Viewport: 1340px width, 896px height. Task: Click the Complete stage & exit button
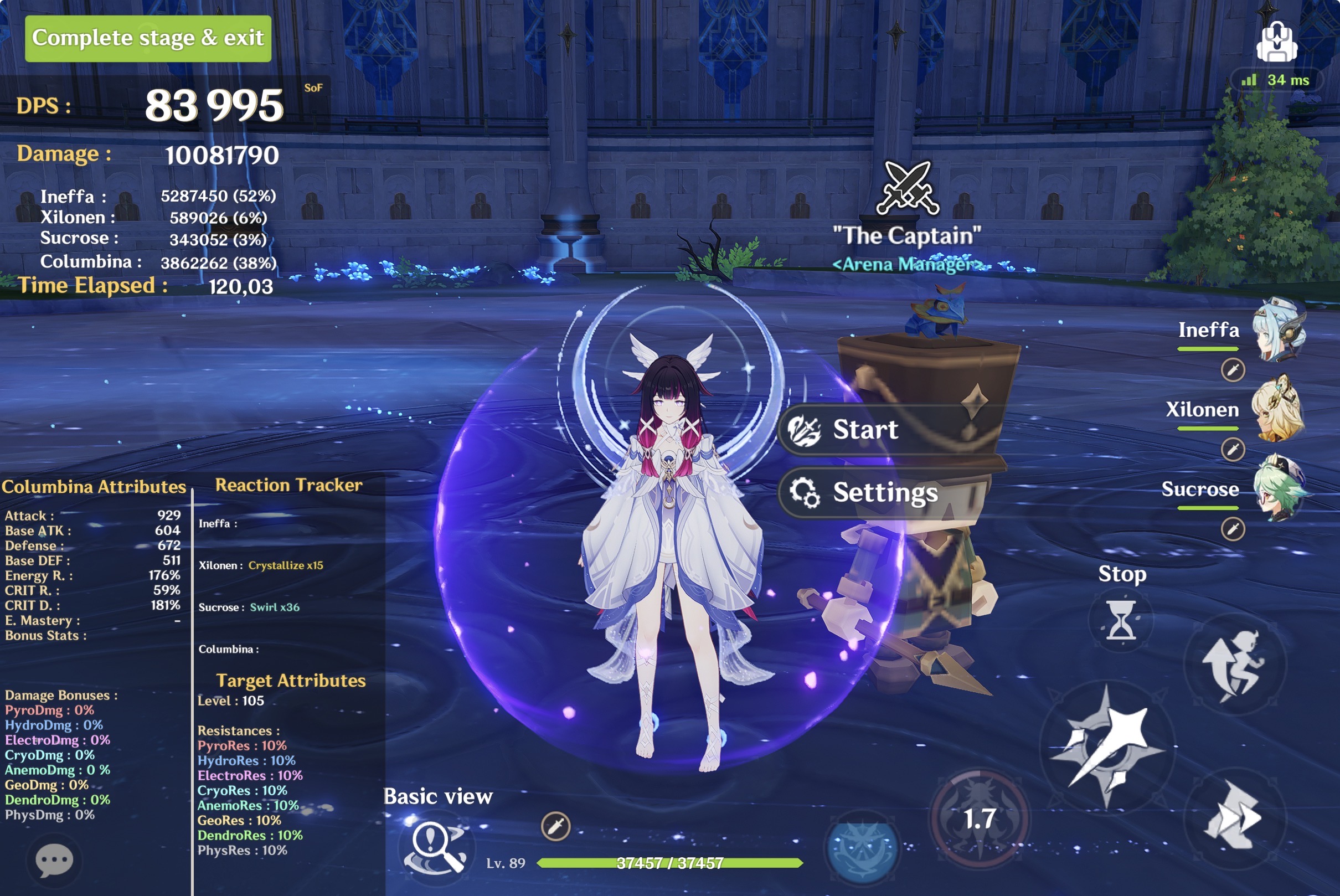pyautogui.click(x=148, y=38)
